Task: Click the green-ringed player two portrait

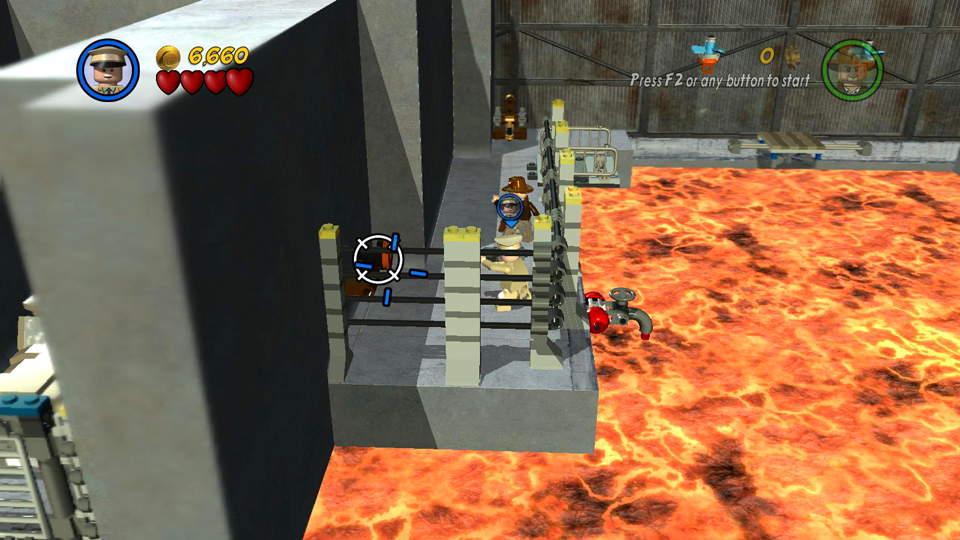Action: (x=852, y=70)
